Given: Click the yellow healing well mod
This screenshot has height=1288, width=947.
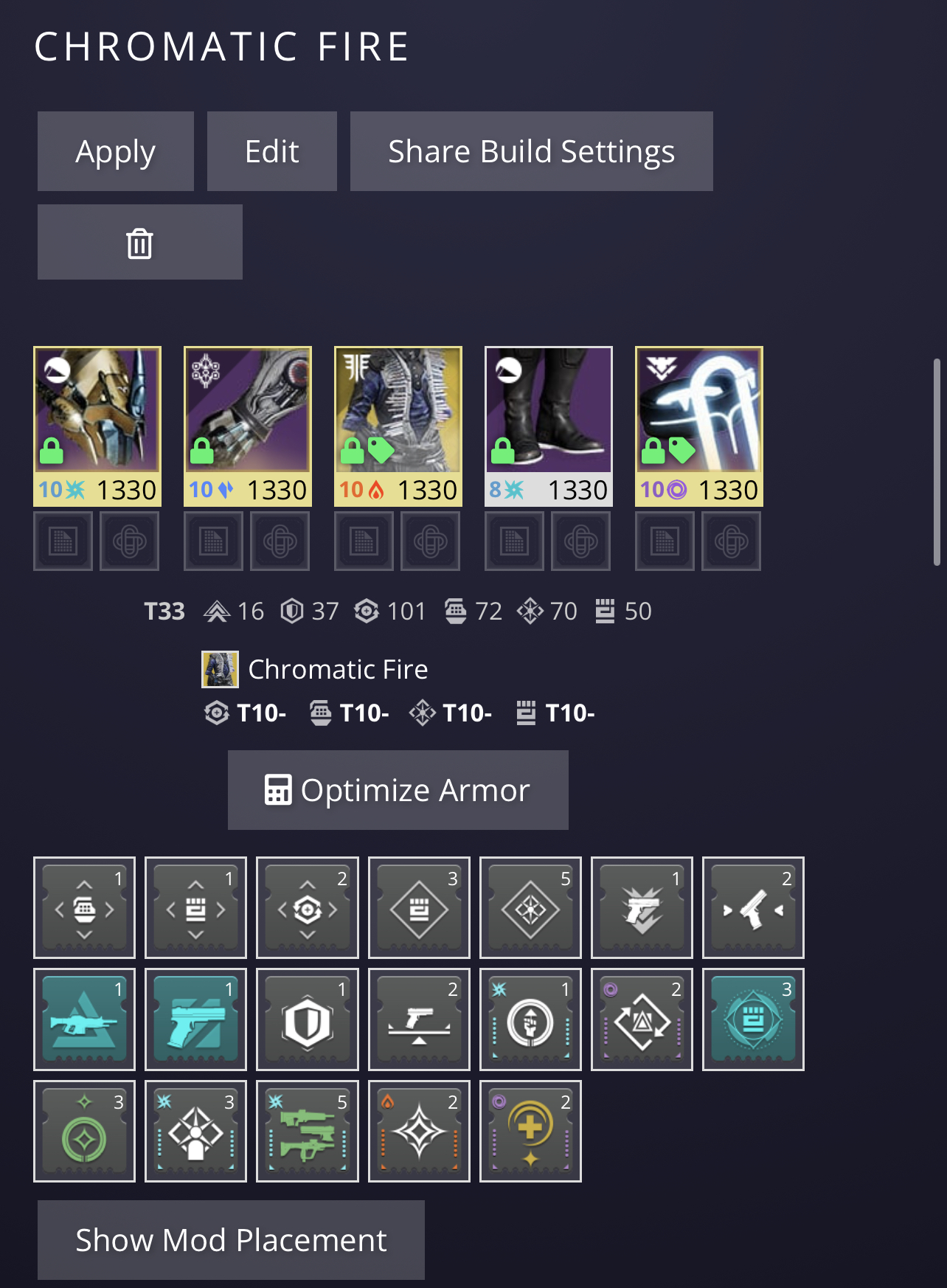Looking at the screenshot, I should (530, 1132).
